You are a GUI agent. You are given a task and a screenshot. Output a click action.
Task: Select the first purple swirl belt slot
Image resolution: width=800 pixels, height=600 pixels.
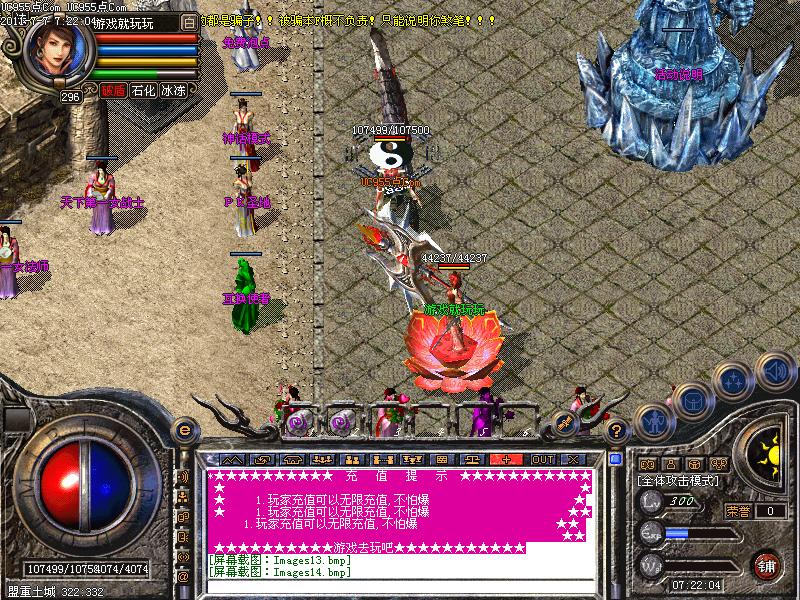[x=297, y=422]
